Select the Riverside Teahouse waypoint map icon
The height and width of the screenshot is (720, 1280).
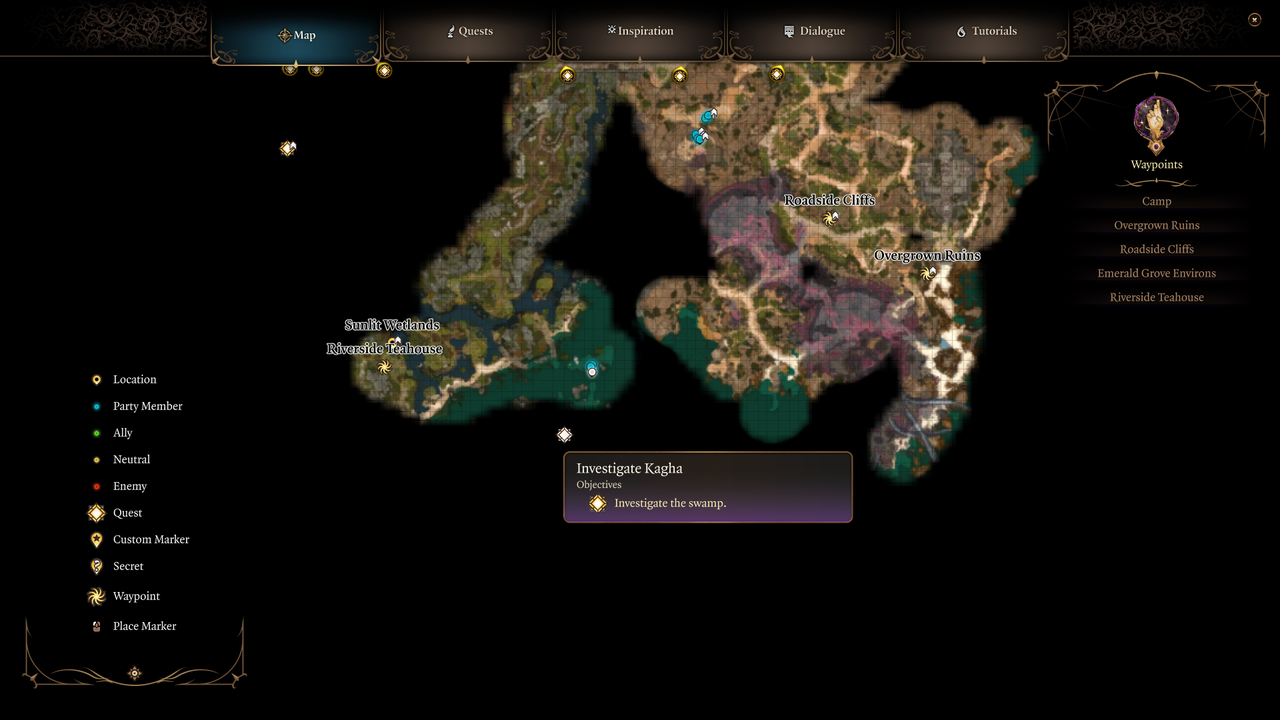coord(384,367)
